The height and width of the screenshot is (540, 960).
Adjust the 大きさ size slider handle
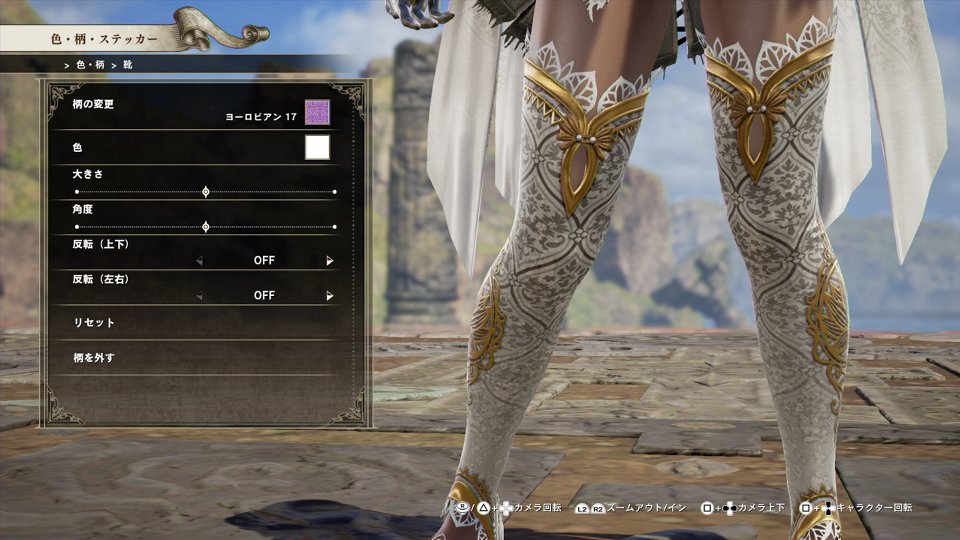[x=206, y=191]
